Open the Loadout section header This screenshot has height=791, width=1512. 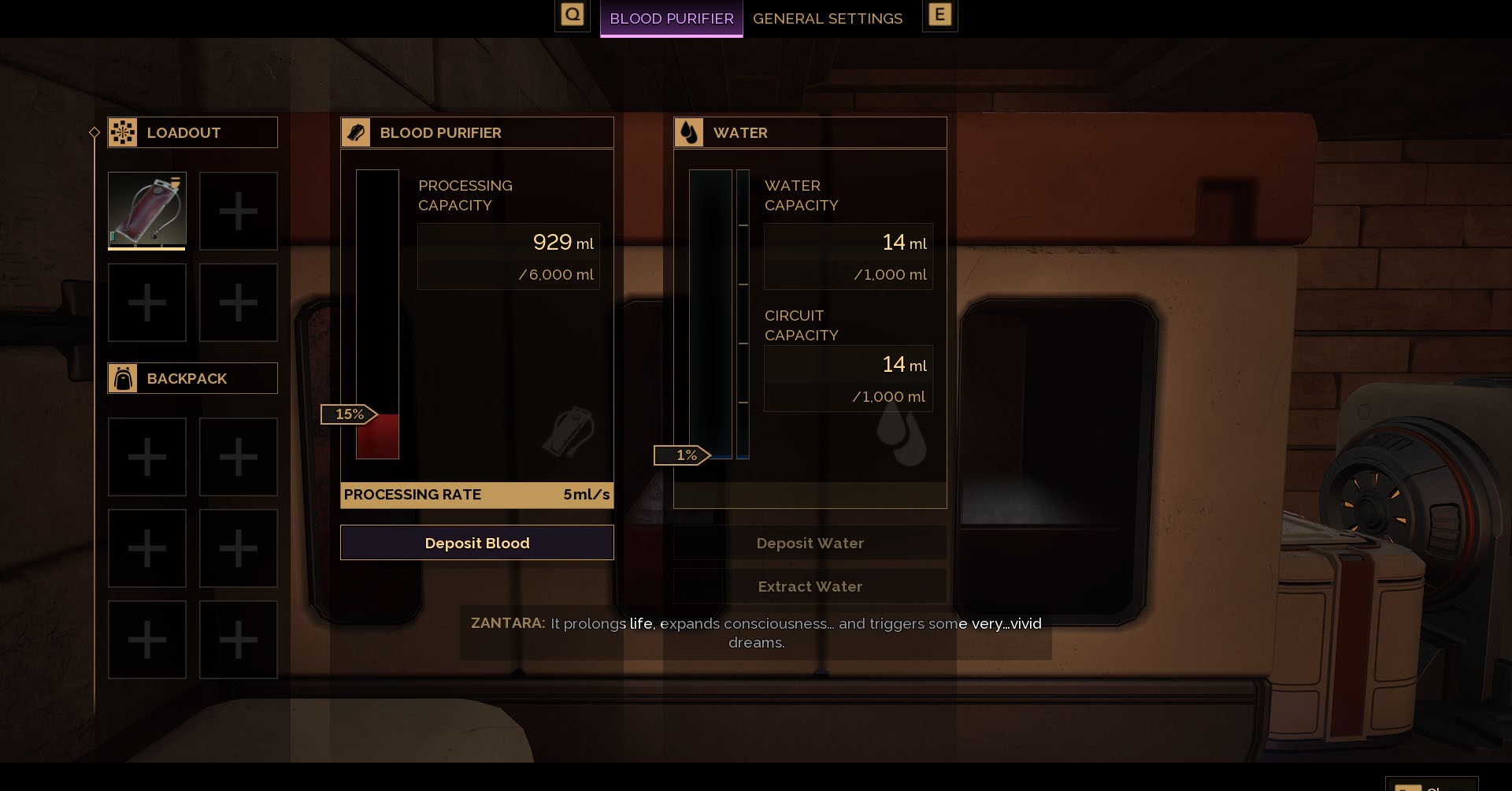[193, 132]
